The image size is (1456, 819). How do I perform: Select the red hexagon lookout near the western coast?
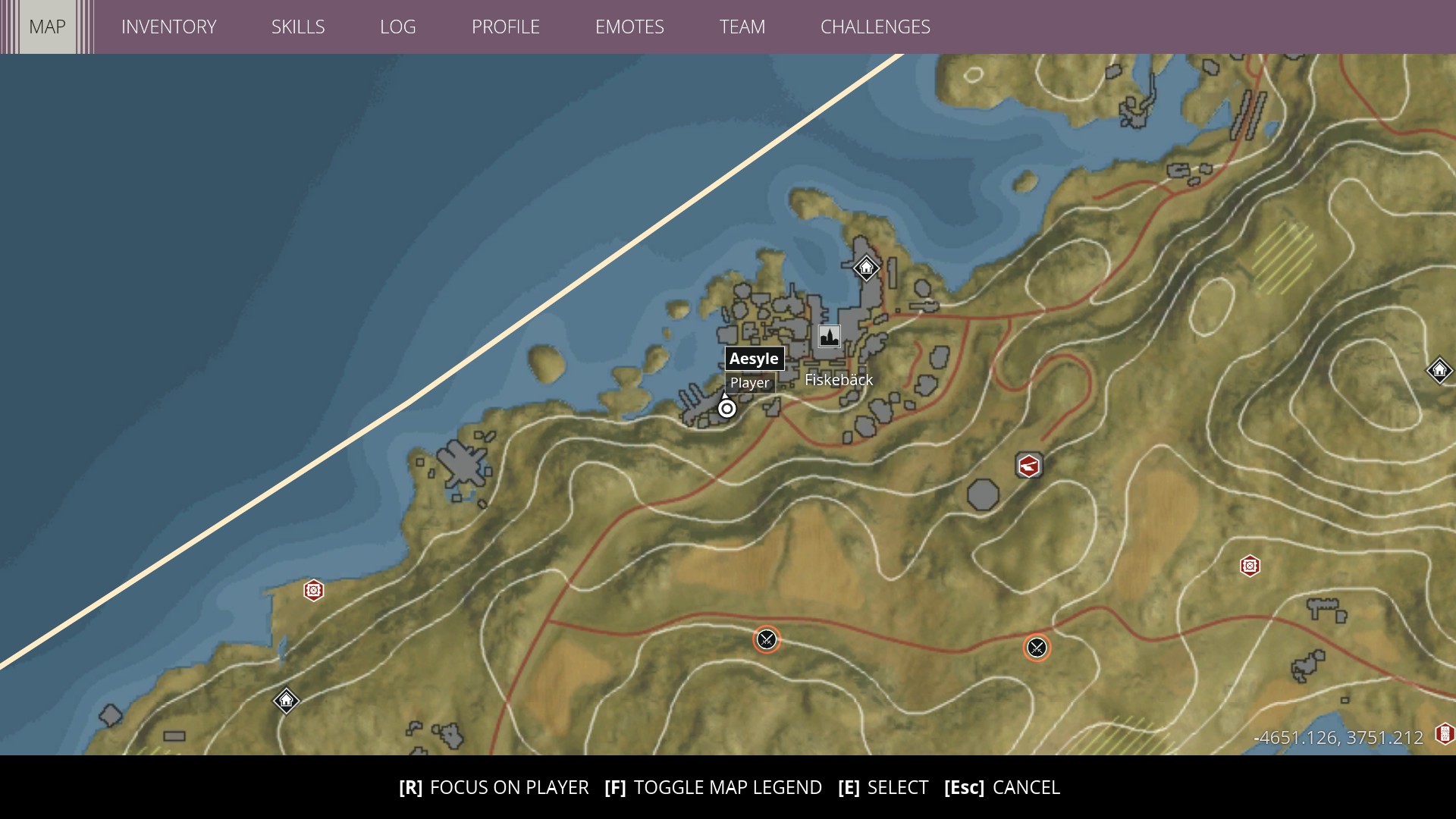pyautogui.click(x=313, y=590)
